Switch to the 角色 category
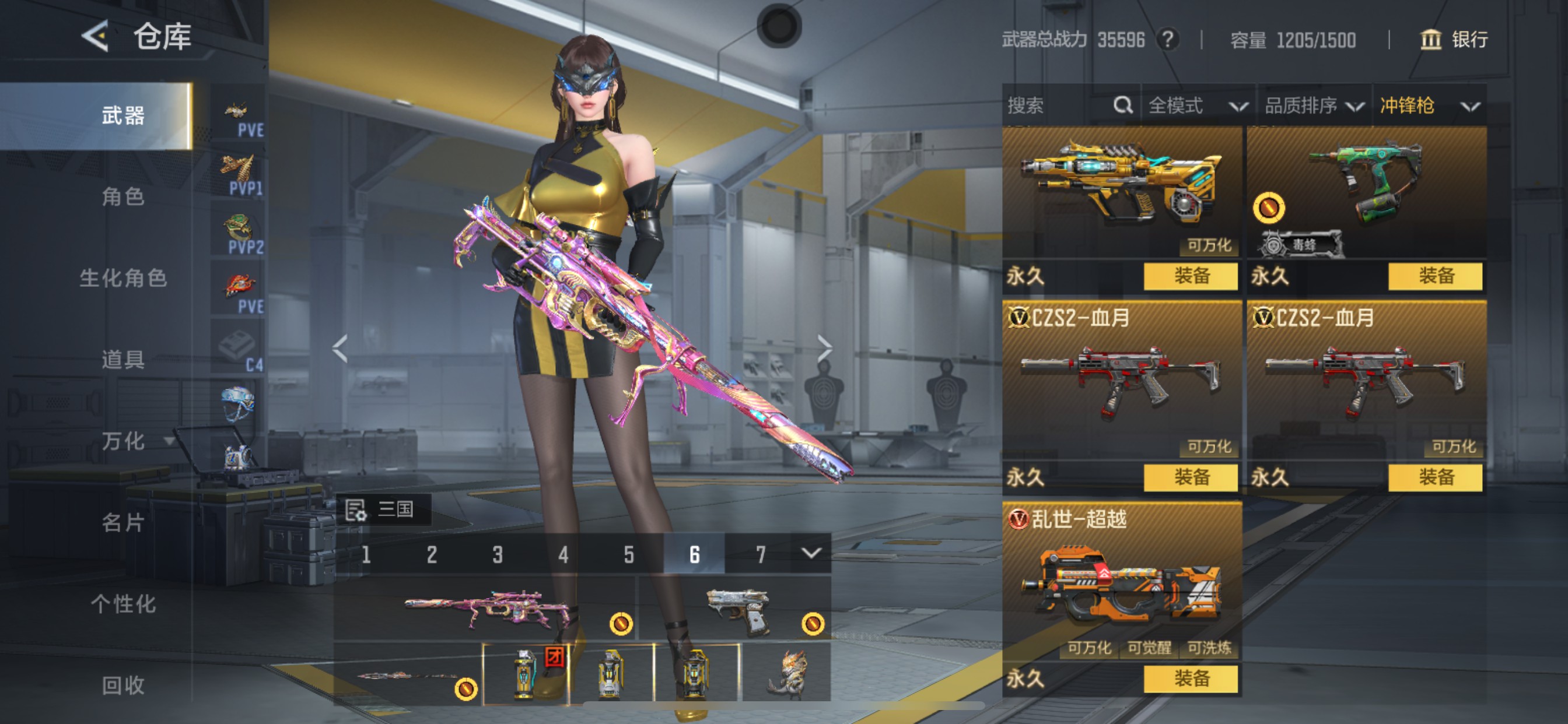1568x724 pixels. [123, 196]
